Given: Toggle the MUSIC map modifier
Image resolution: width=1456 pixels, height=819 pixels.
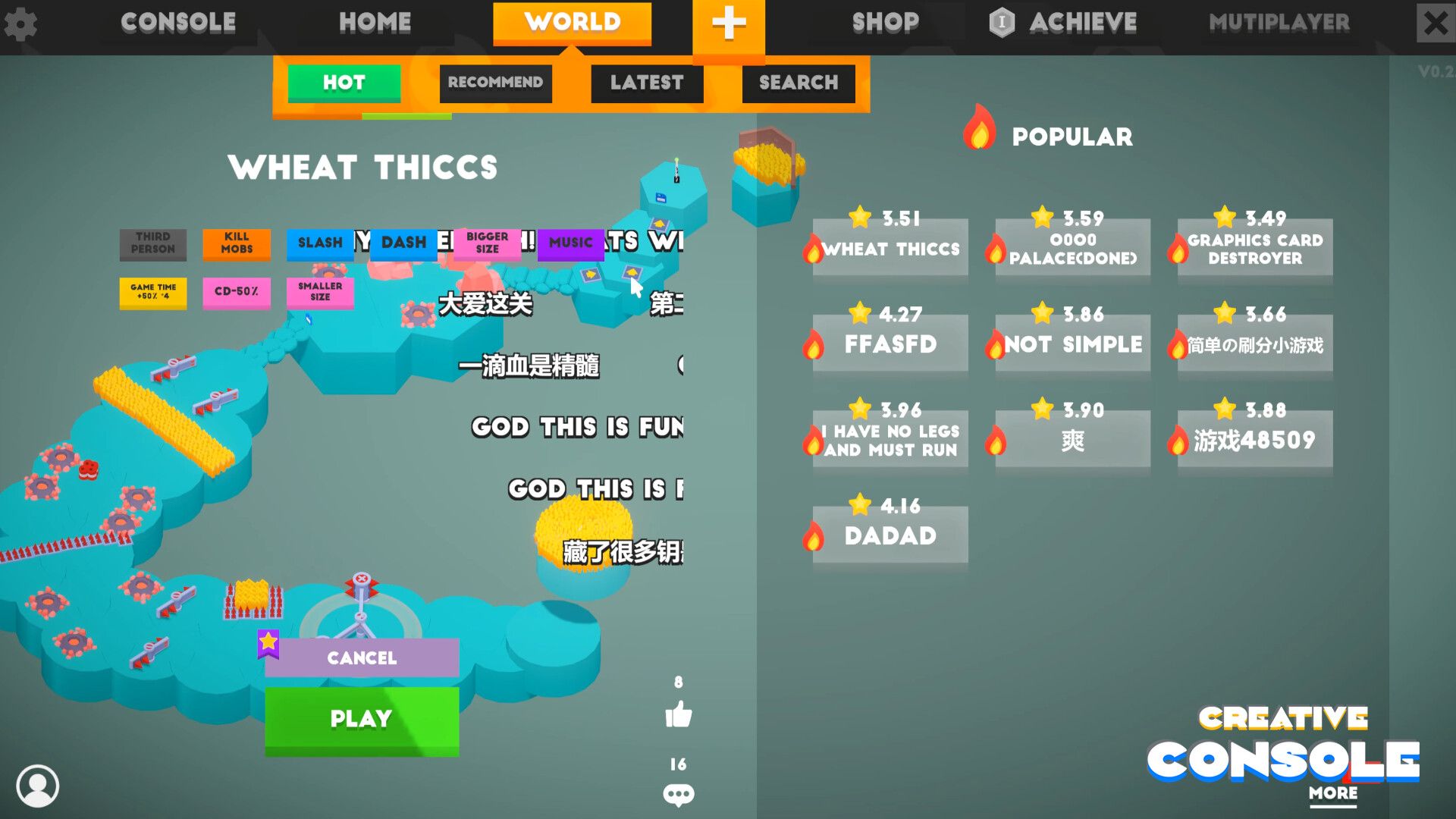Looking at the screenshot, I should (571, 243).
